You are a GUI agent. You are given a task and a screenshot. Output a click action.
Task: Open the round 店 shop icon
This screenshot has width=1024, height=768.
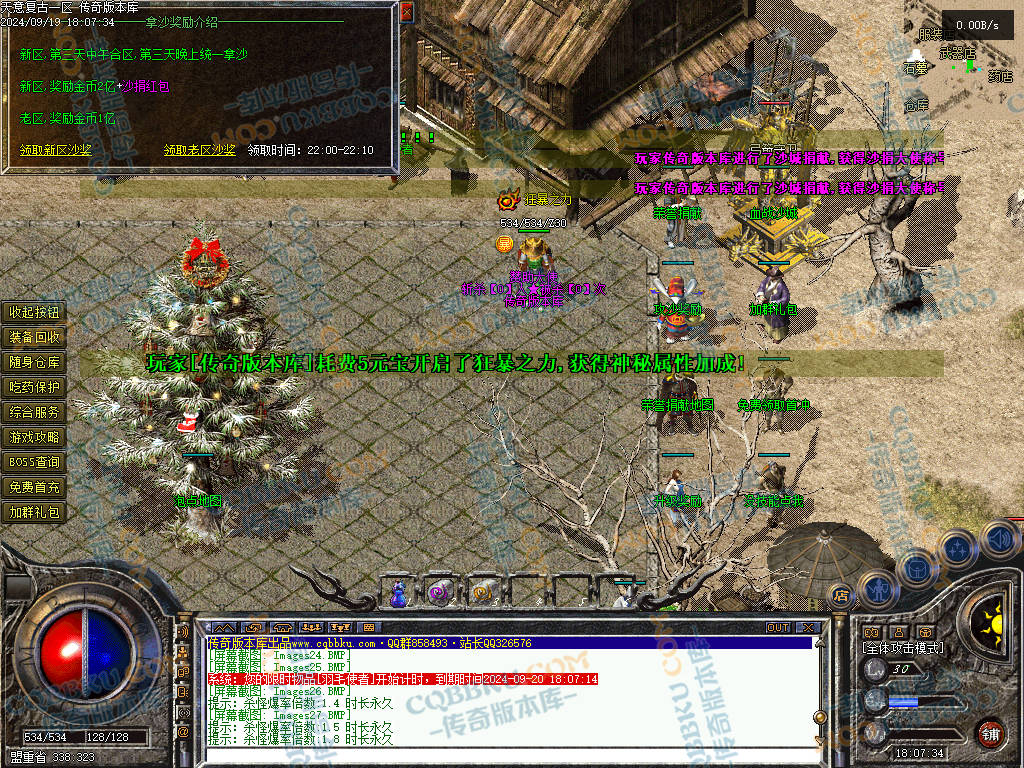(x=841, y=595)
